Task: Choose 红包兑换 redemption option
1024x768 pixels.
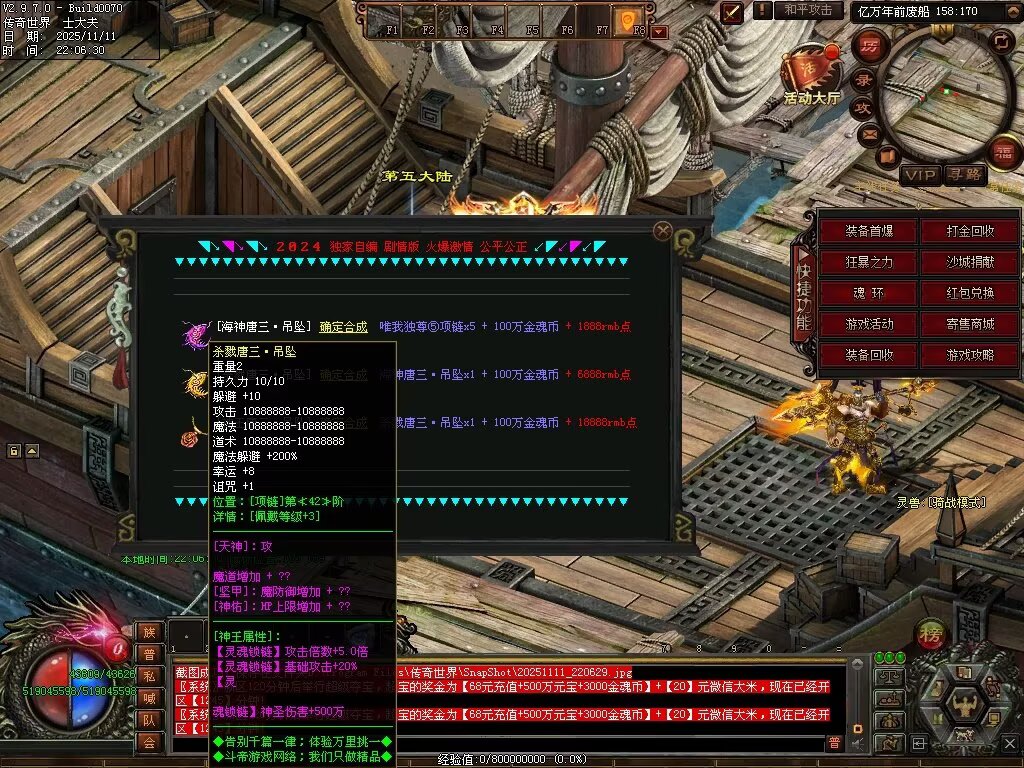Action: pos(970,294)
